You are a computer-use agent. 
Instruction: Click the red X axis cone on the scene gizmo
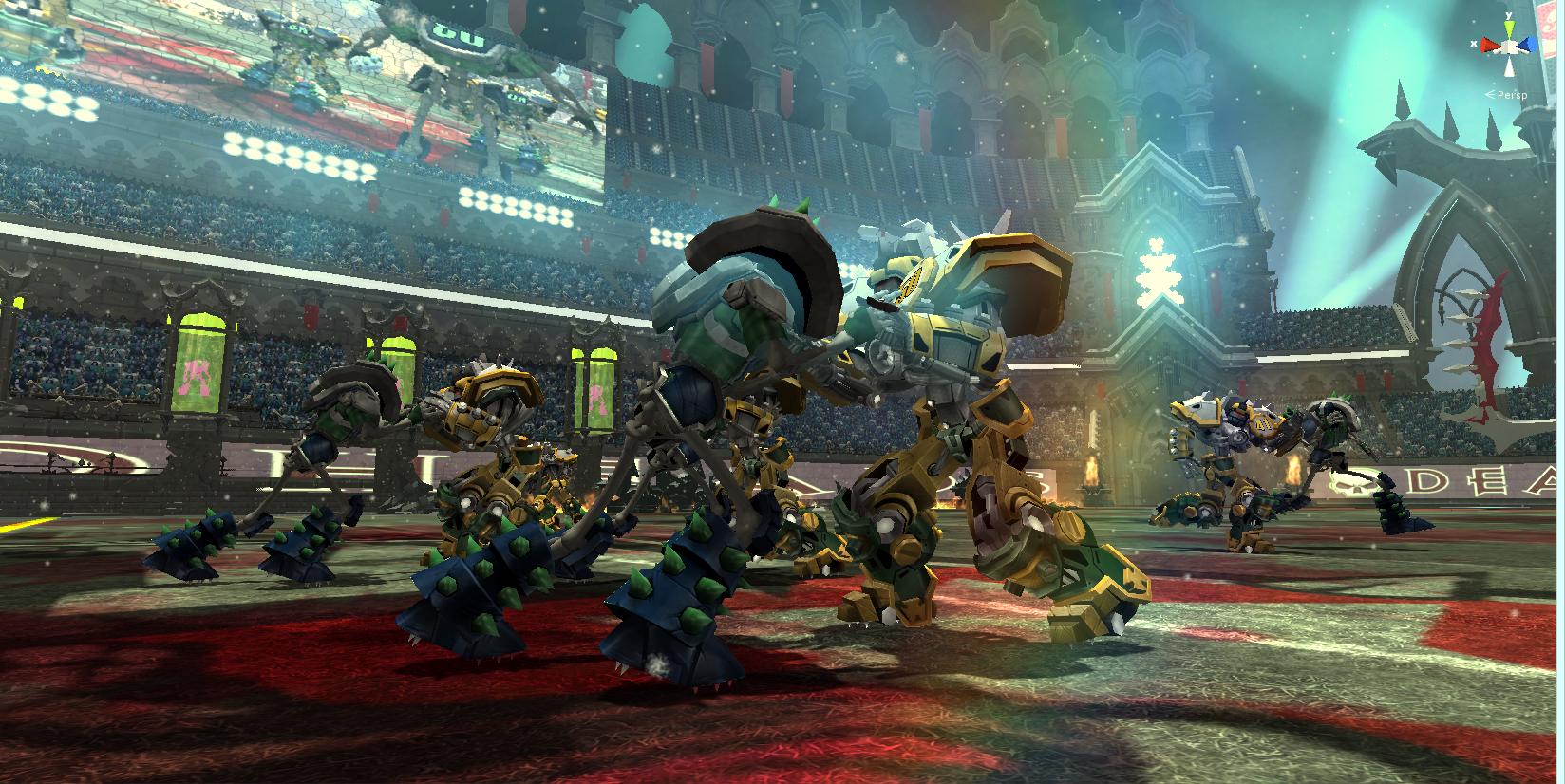tap(1488, 46)
